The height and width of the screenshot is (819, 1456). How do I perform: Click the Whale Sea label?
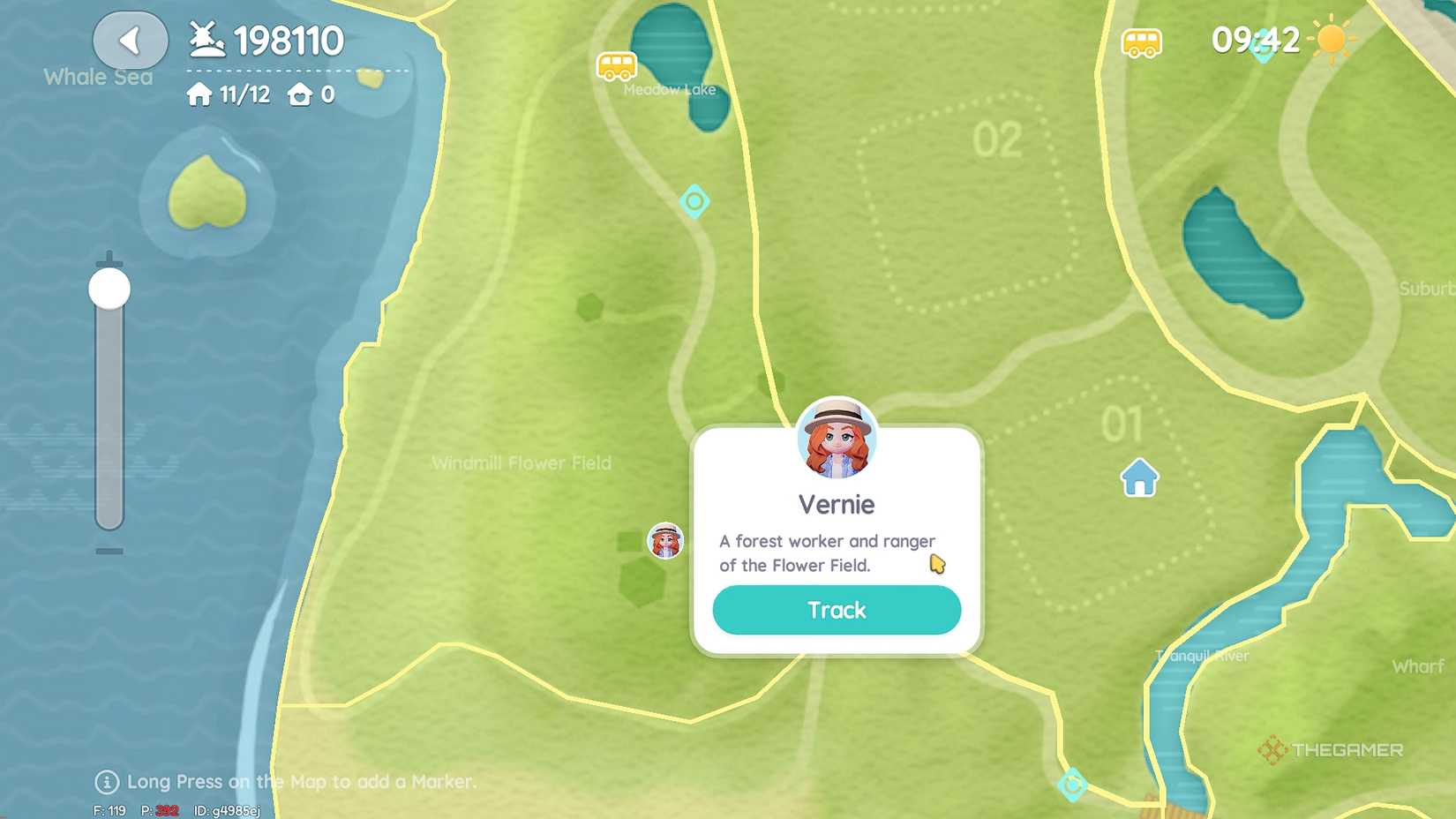click(97, 77)
